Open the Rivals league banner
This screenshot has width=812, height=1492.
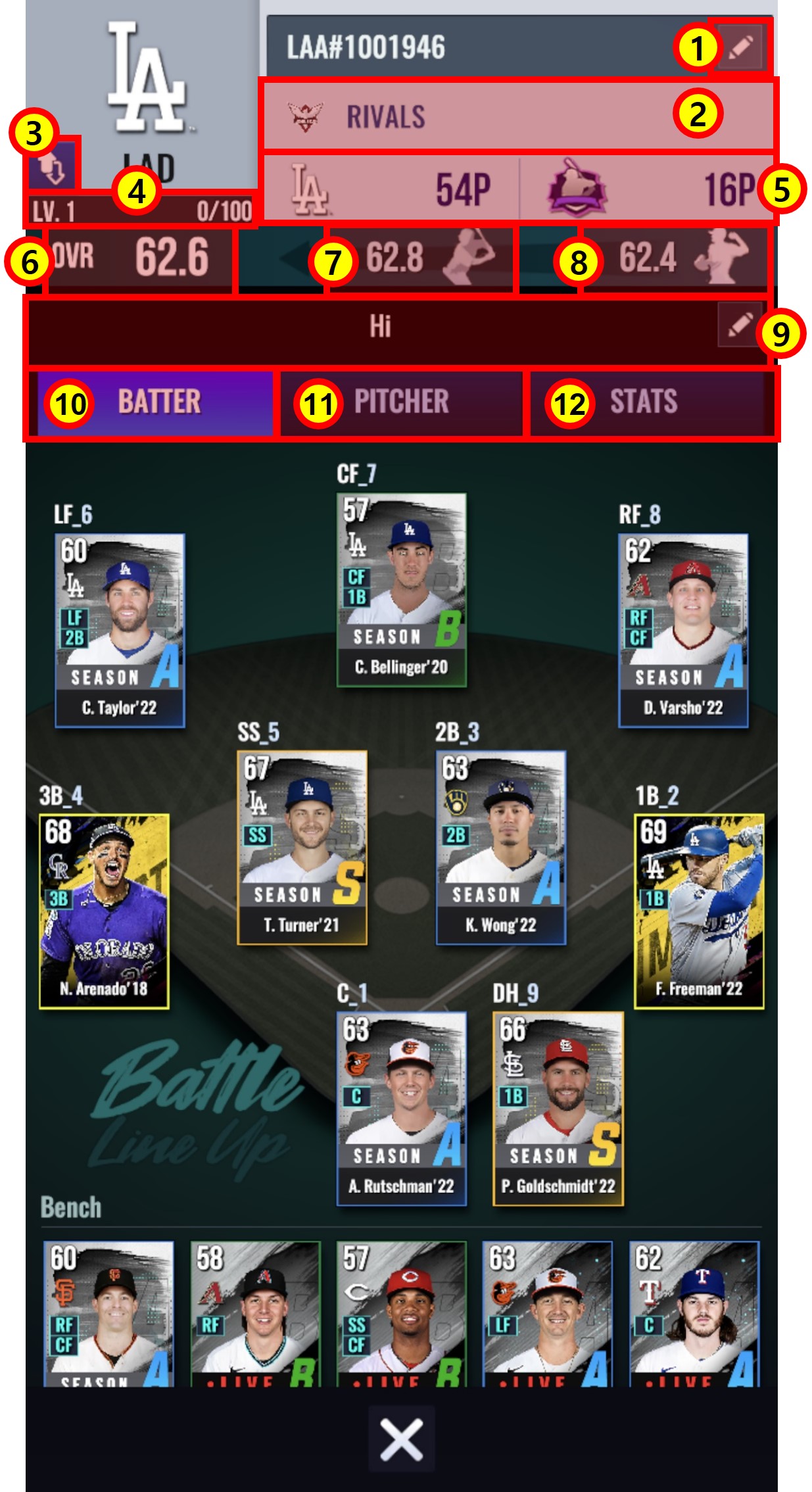point(517,116)
